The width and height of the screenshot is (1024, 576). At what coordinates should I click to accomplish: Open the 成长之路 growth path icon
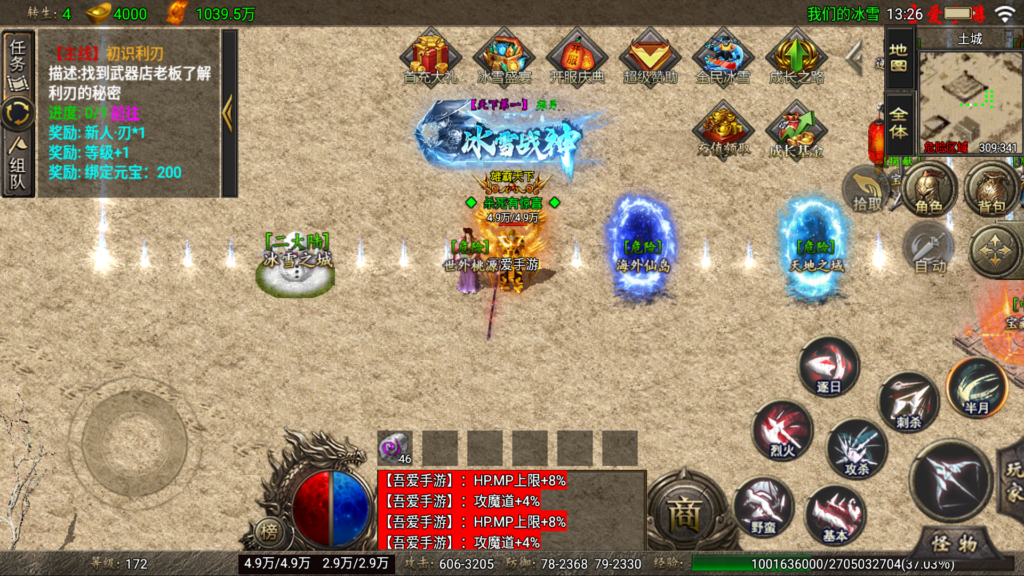[796, 56]
